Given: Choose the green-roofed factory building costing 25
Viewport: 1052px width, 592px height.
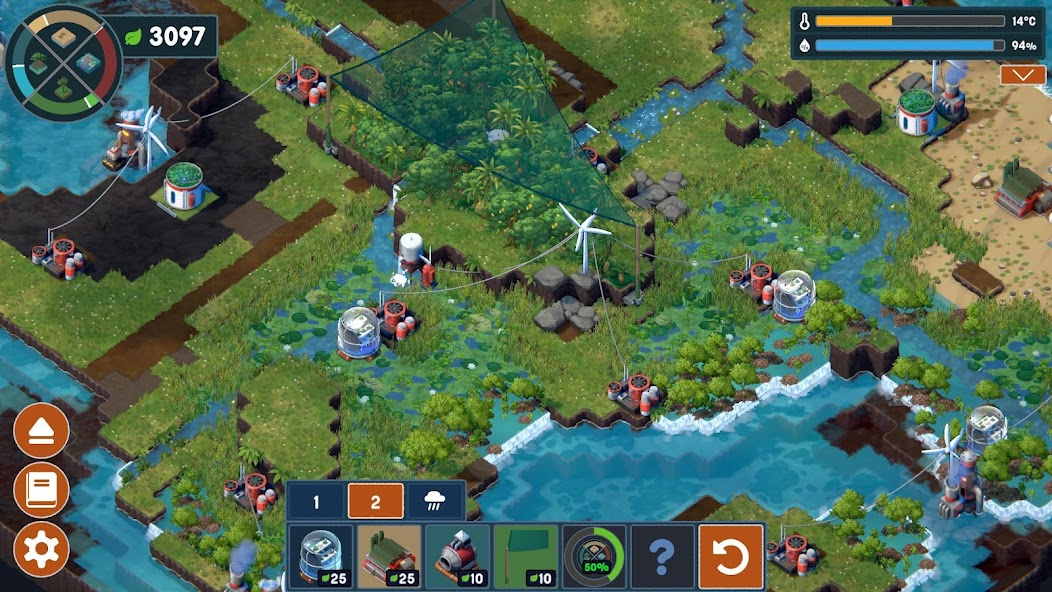Looking at the screenshot, I should click(389, 557).
